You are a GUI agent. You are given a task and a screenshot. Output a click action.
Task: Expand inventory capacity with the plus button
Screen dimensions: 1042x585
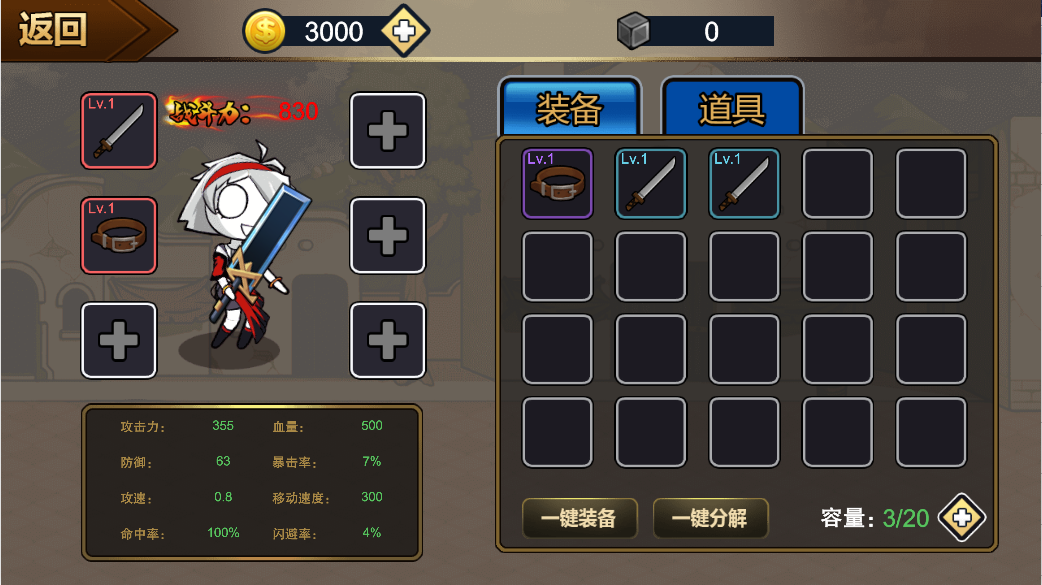pos(962,518)
